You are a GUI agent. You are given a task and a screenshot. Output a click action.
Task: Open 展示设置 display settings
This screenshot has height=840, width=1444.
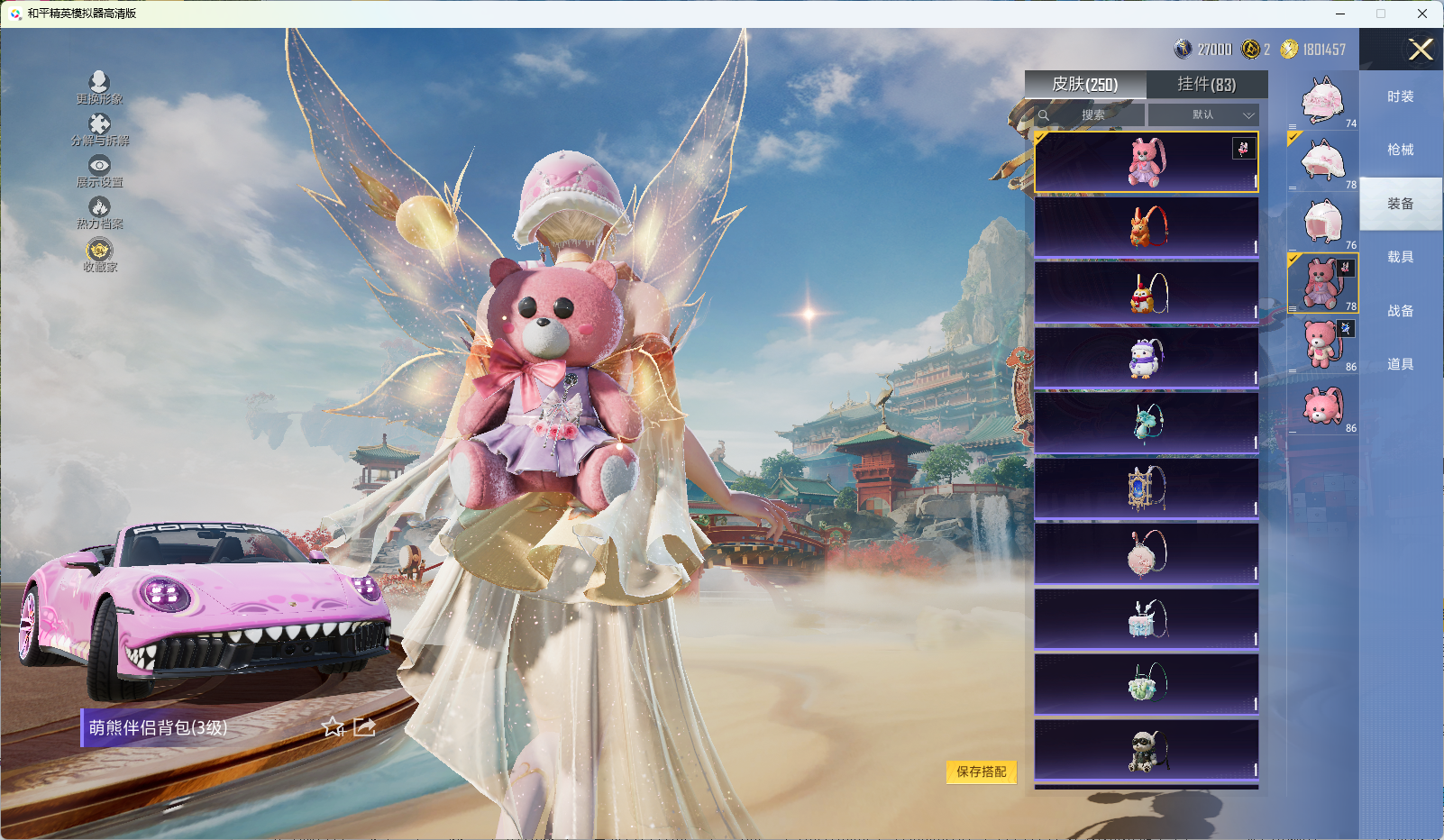pos(99,170)
